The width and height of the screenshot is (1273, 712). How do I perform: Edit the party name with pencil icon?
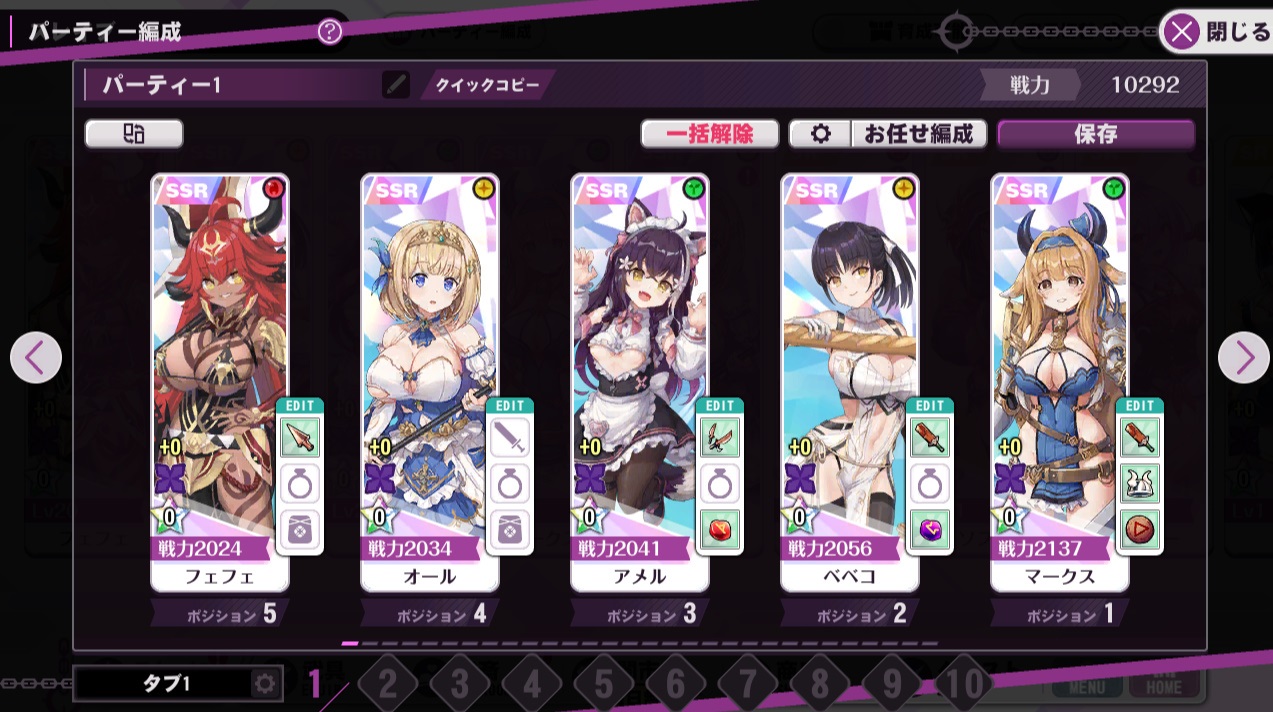pyautogui.click(x=396, y=85)
